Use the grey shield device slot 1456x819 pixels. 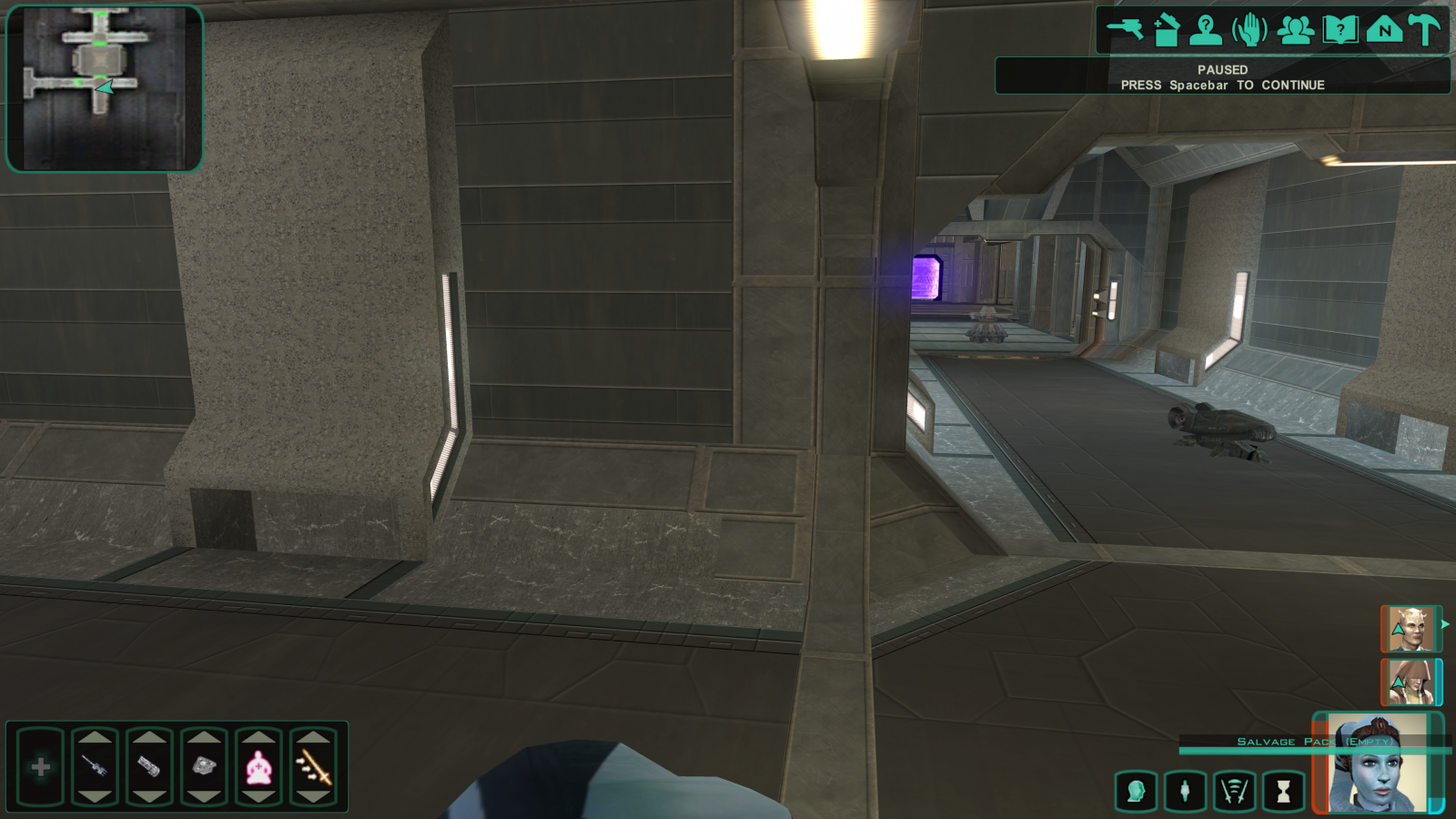coord(204,767)
